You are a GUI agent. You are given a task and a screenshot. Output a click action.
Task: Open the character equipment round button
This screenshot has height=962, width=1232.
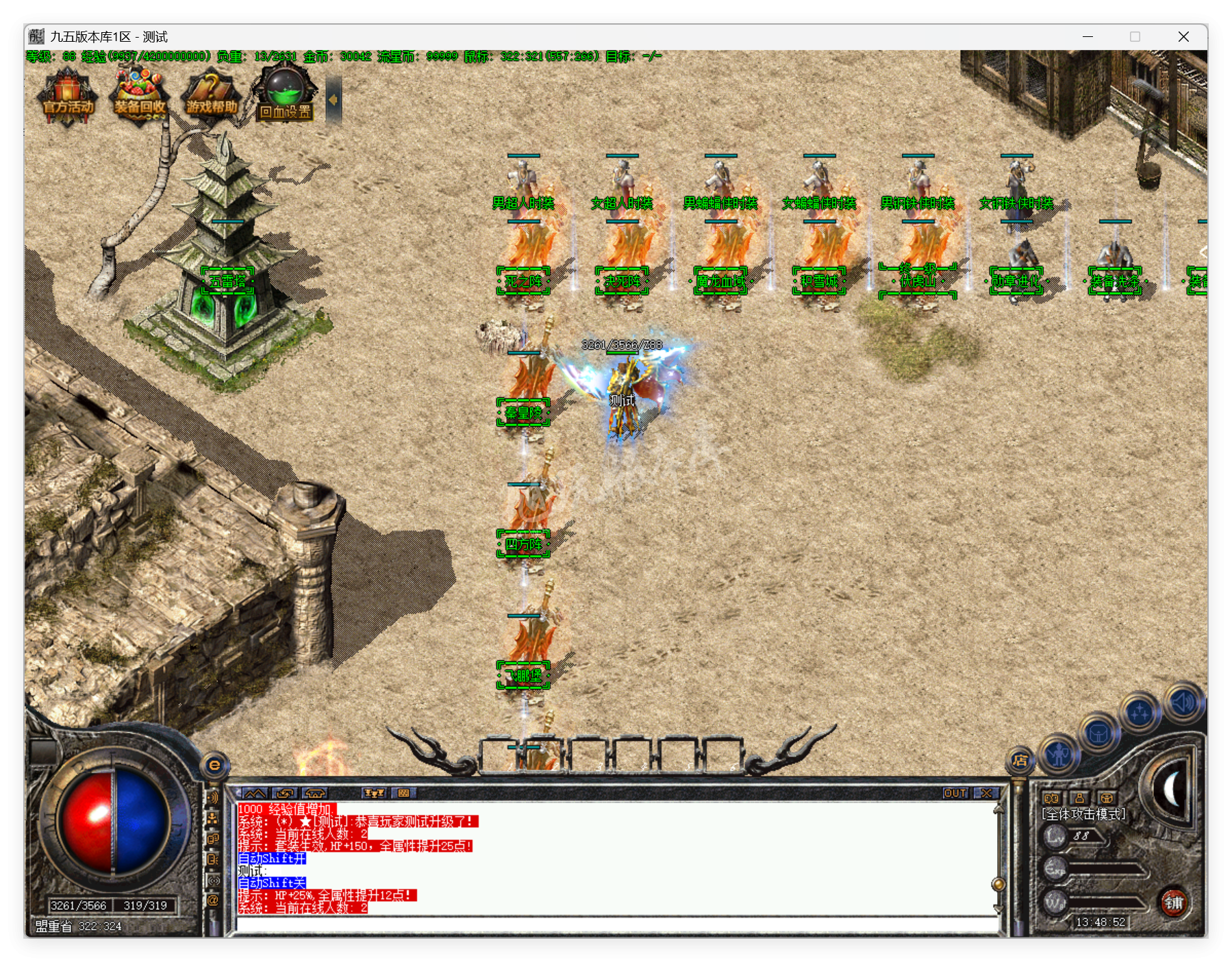click(x=1059, y=755)
